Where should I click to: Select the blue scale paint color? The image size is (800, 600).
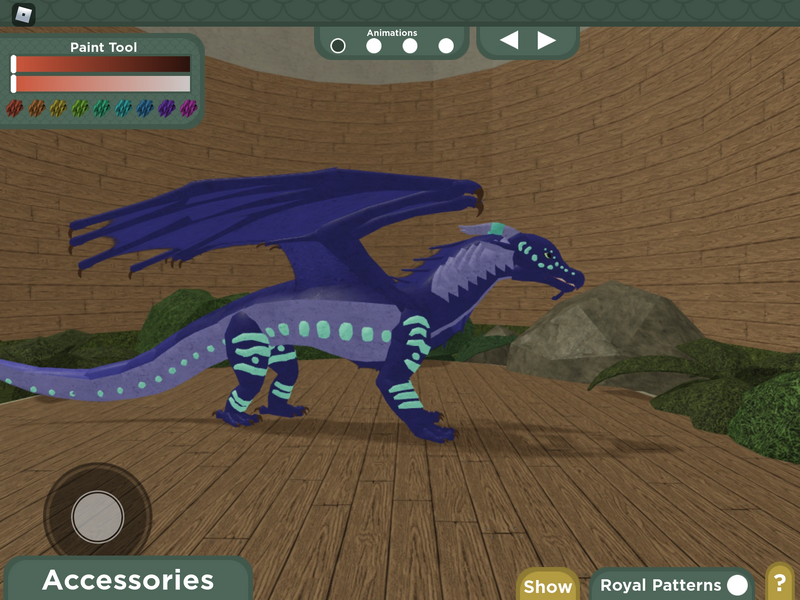(x=146, y=108)
